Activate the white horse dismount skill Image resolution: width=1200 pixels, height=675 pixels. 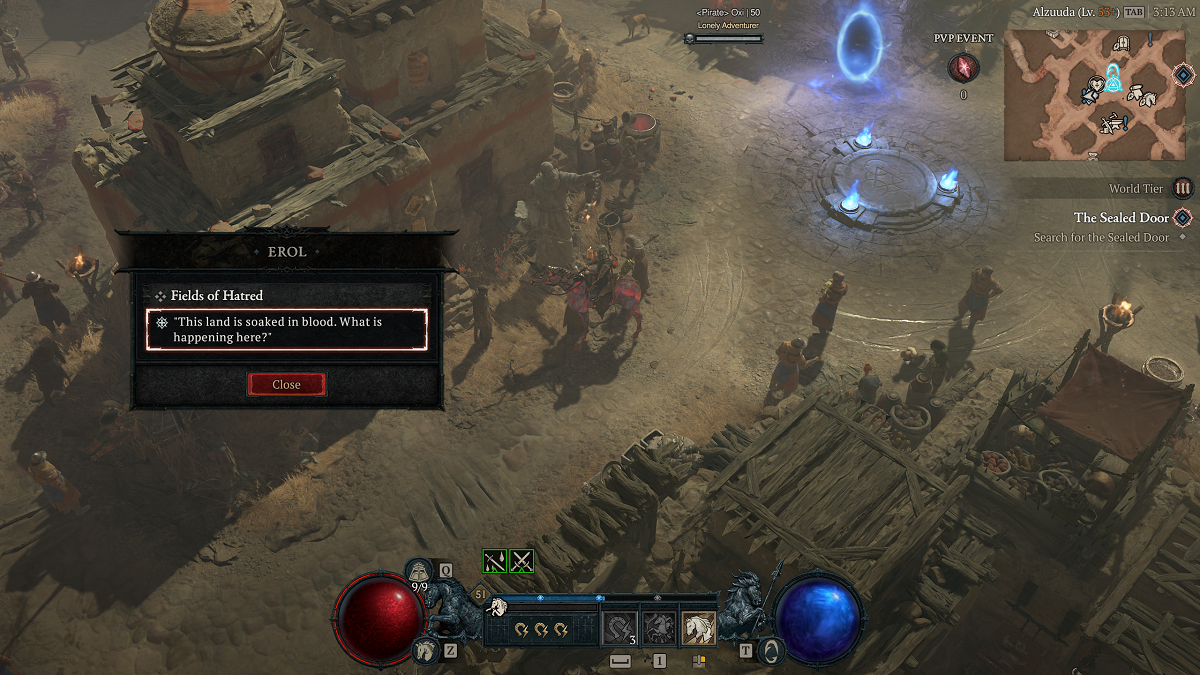click(x=698, y=629)
